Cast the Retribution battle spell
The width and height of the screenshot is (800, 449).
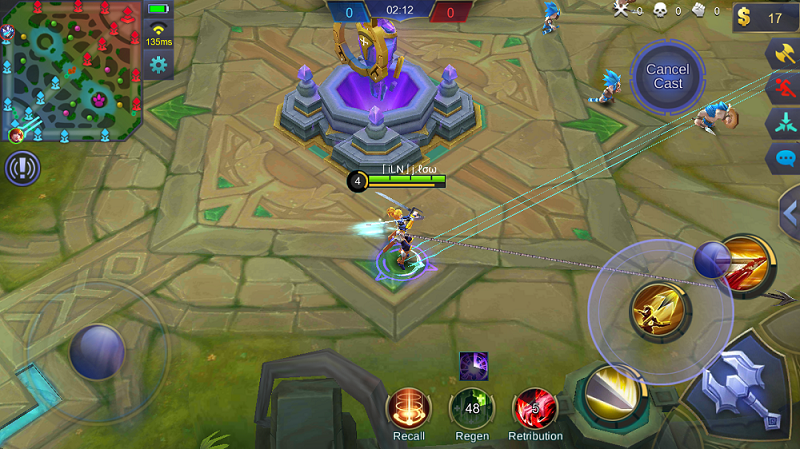[x=535, y=408]
